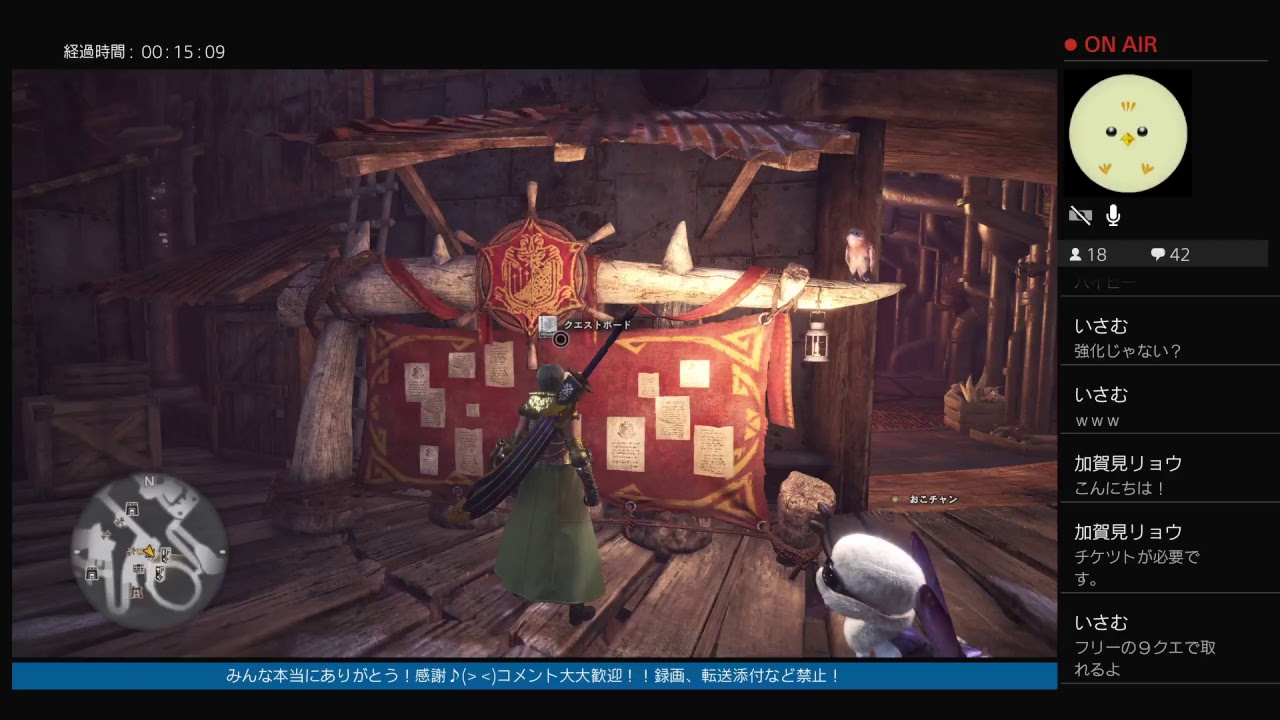Viewport: 1280px width, 720px height.
Task: Select the microphone icon in the broadcast panel
Action: click(1112, 214)
